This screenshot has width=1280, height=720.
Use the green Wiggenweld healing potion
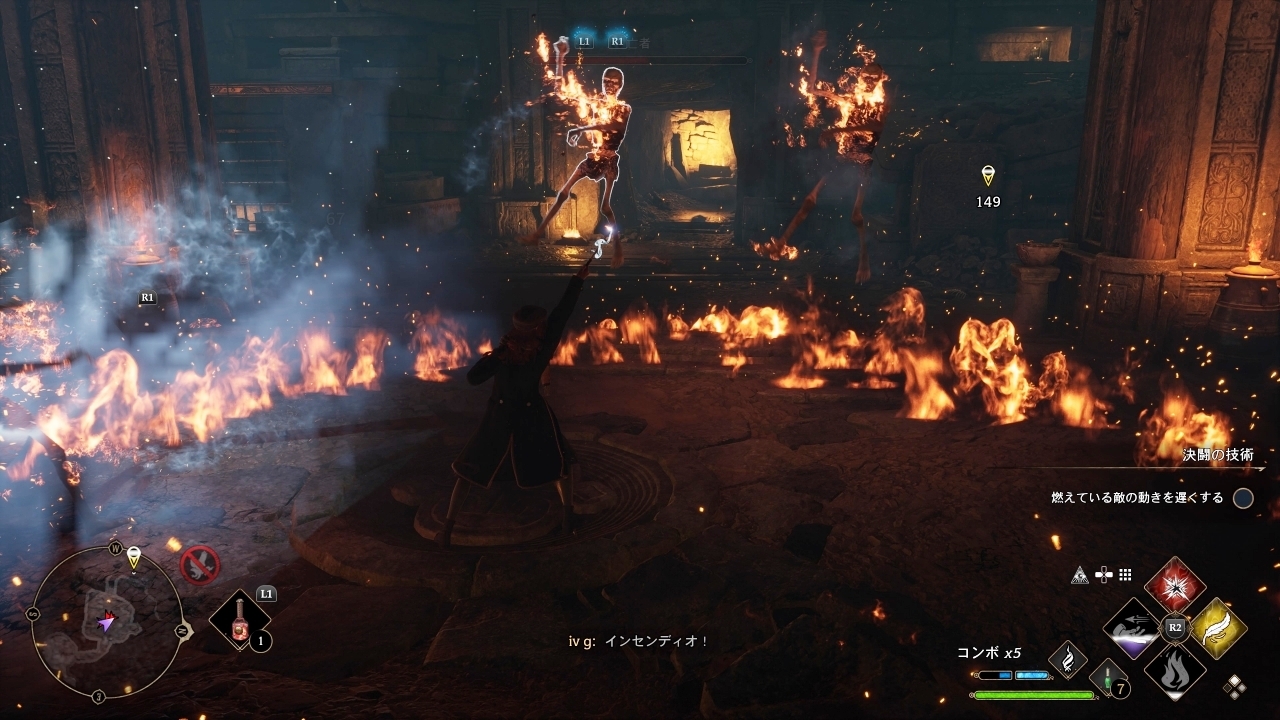click(x=1107, y=677)
